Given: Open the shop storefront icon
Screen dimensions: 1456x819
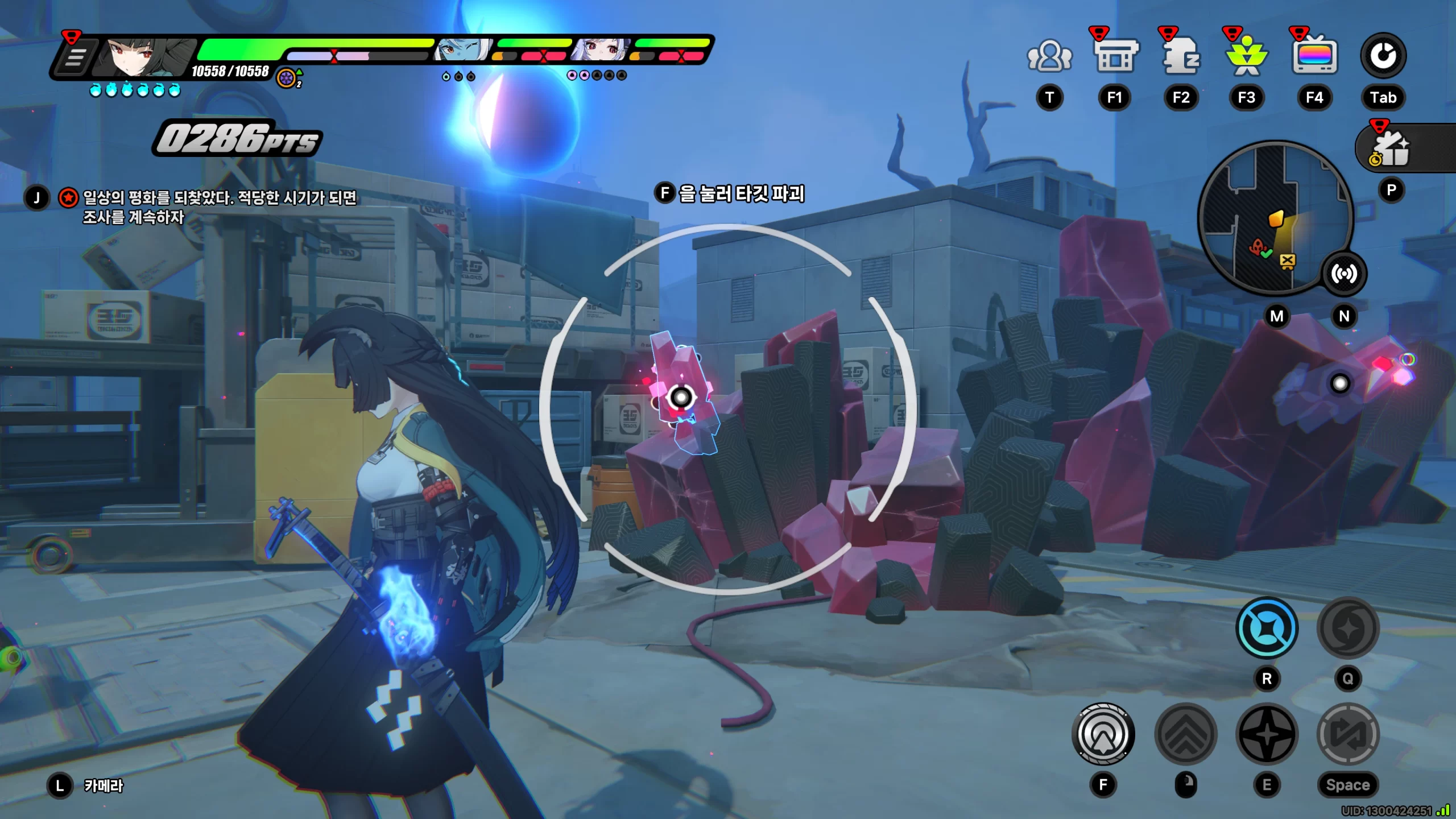Looking at the screenshot, I should click(x=1115, y=56).
